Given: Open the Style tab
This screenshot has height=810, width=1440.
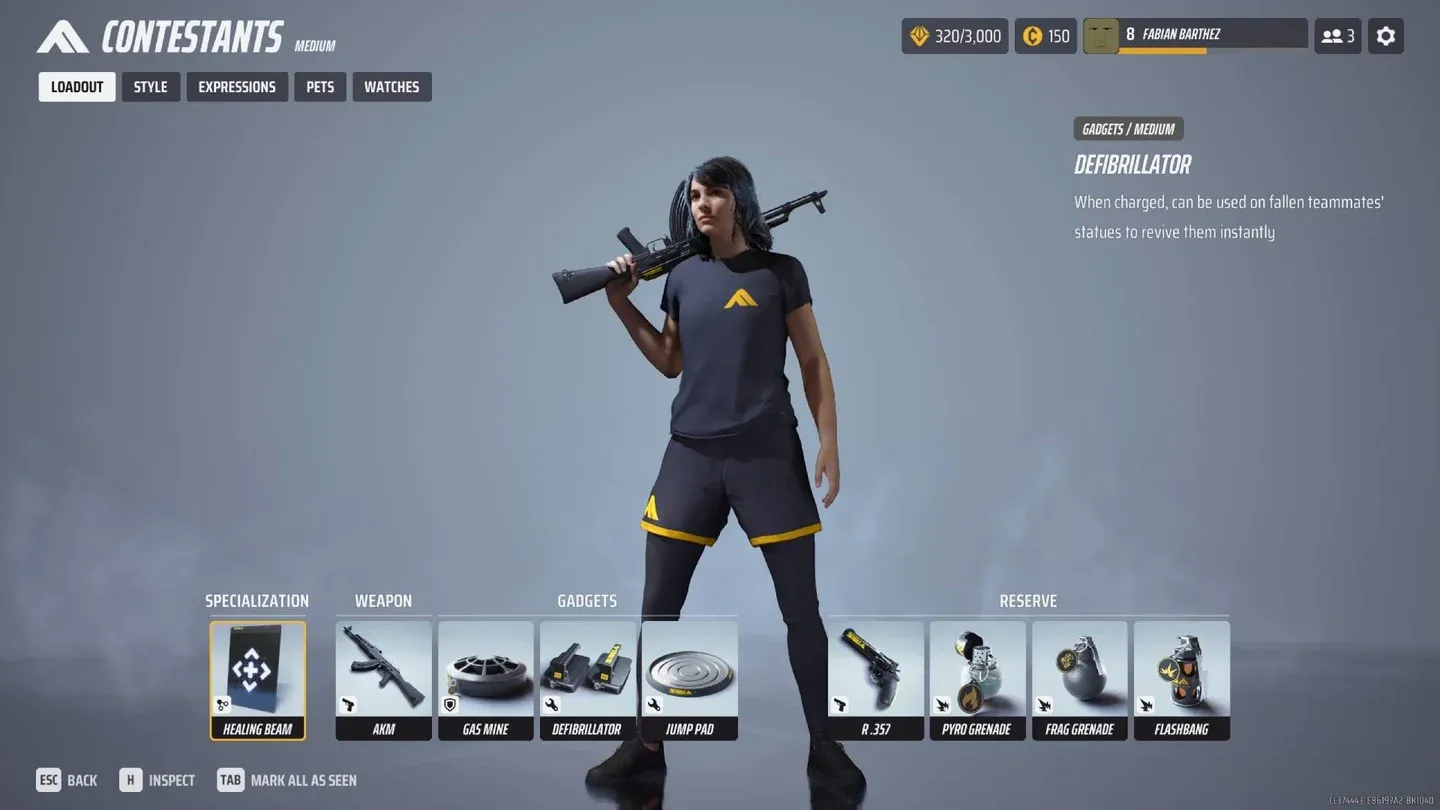Looking at the screenshot, I should point(151,87).
